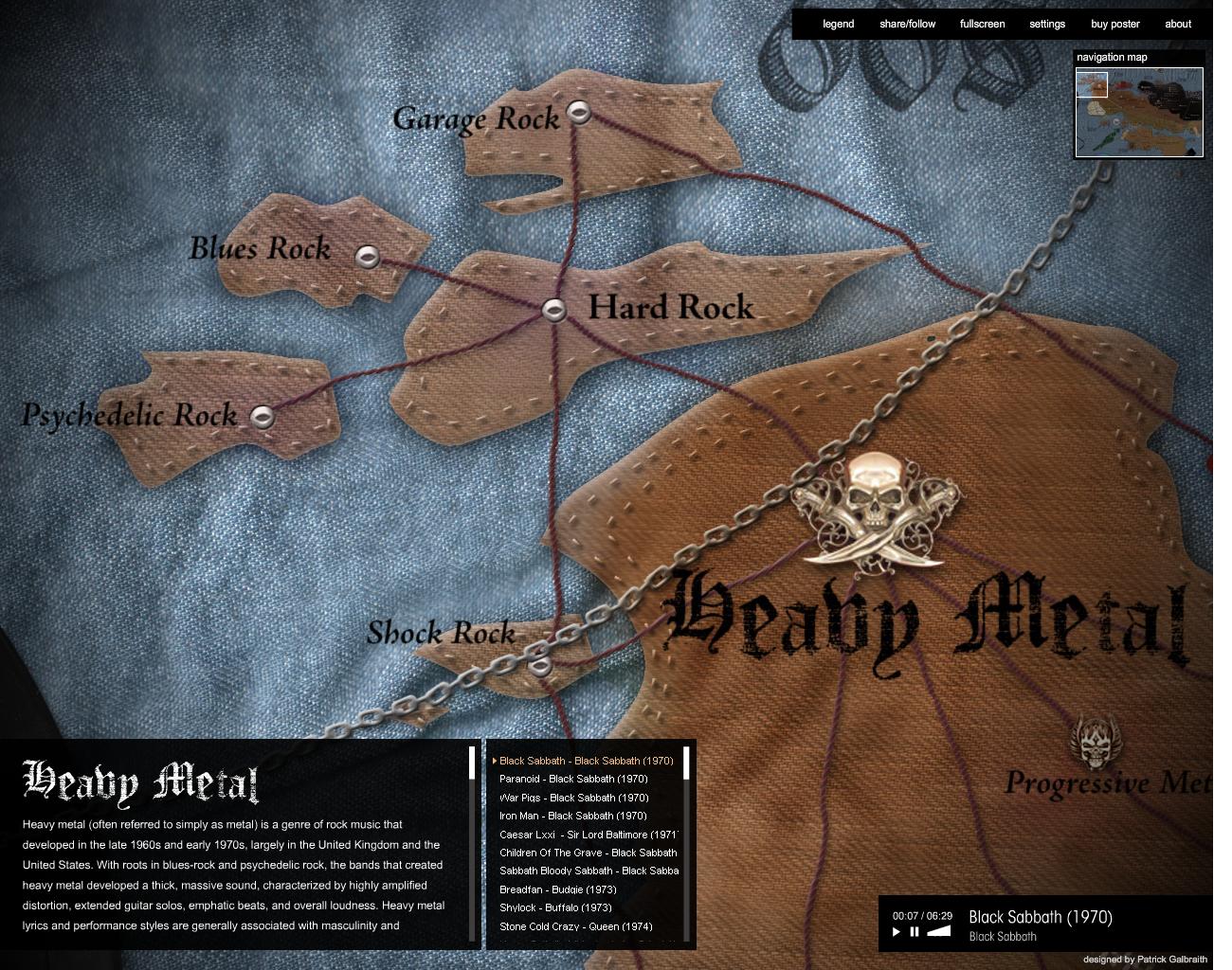
Task: Pause the currently playing track
Action: [x=914, y=931]
